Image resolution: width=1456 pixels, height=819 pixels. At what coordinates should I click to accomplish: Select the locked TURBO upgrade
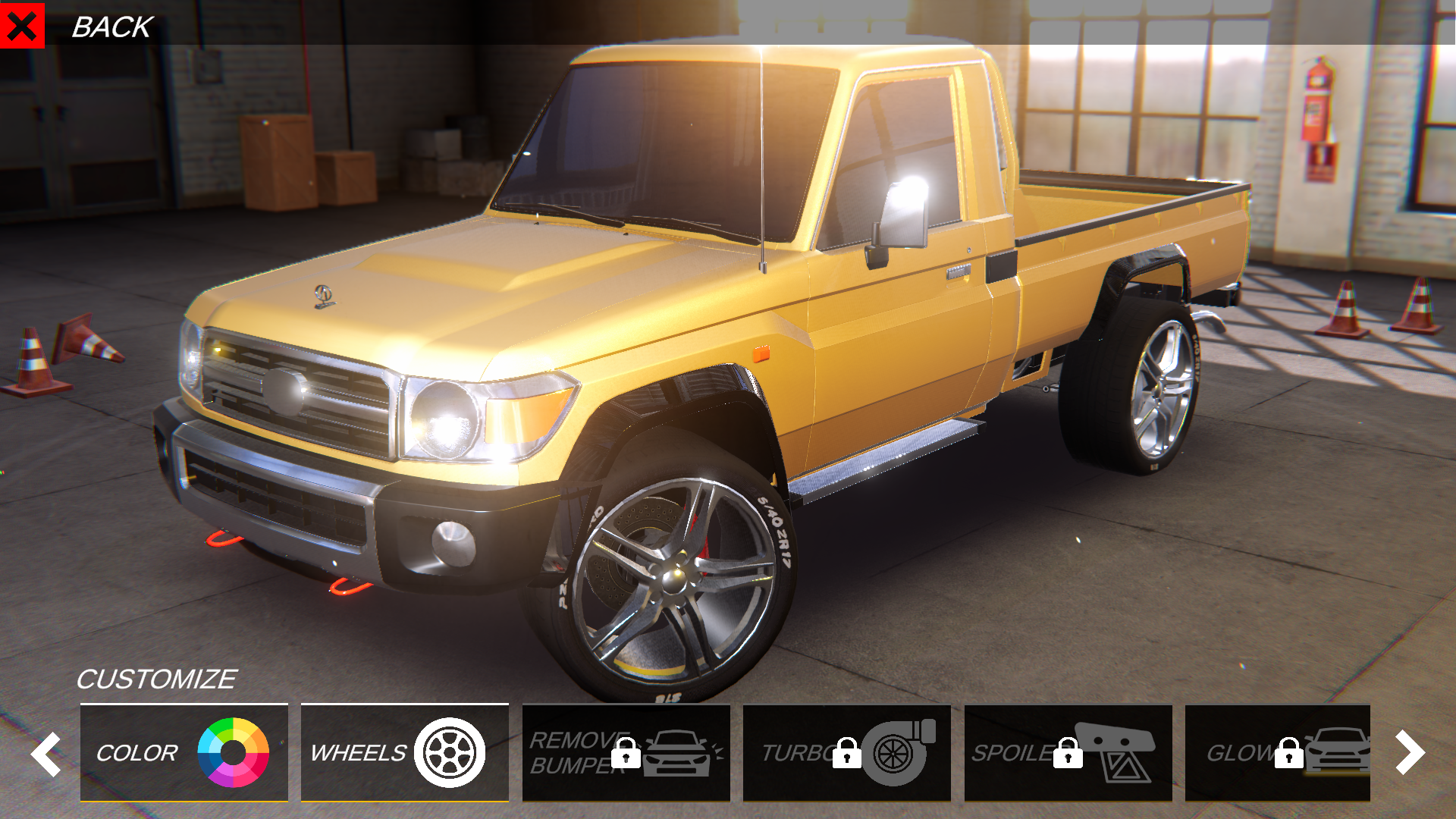coord(847,753)
